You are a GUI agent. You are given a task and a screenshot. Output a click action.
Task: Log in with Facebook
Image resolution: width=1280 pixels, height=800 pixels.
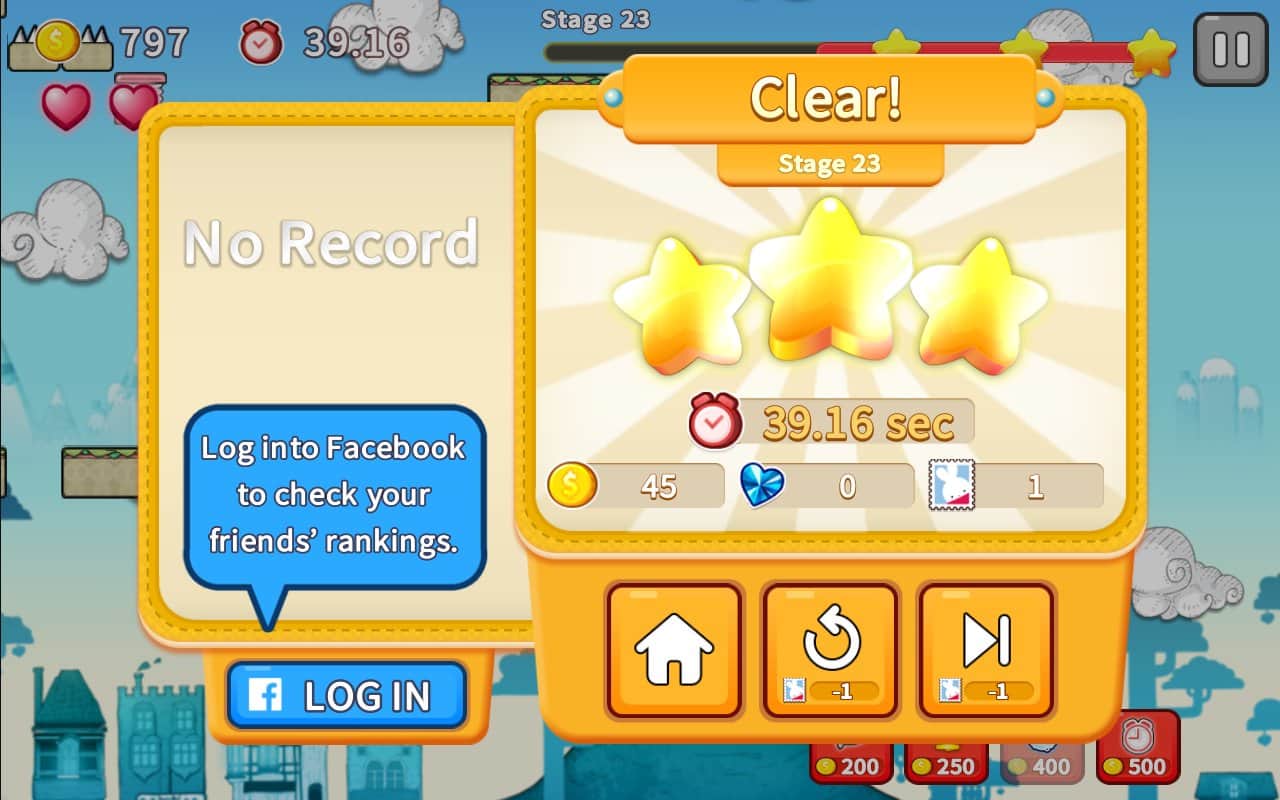(x=347, y=695)
